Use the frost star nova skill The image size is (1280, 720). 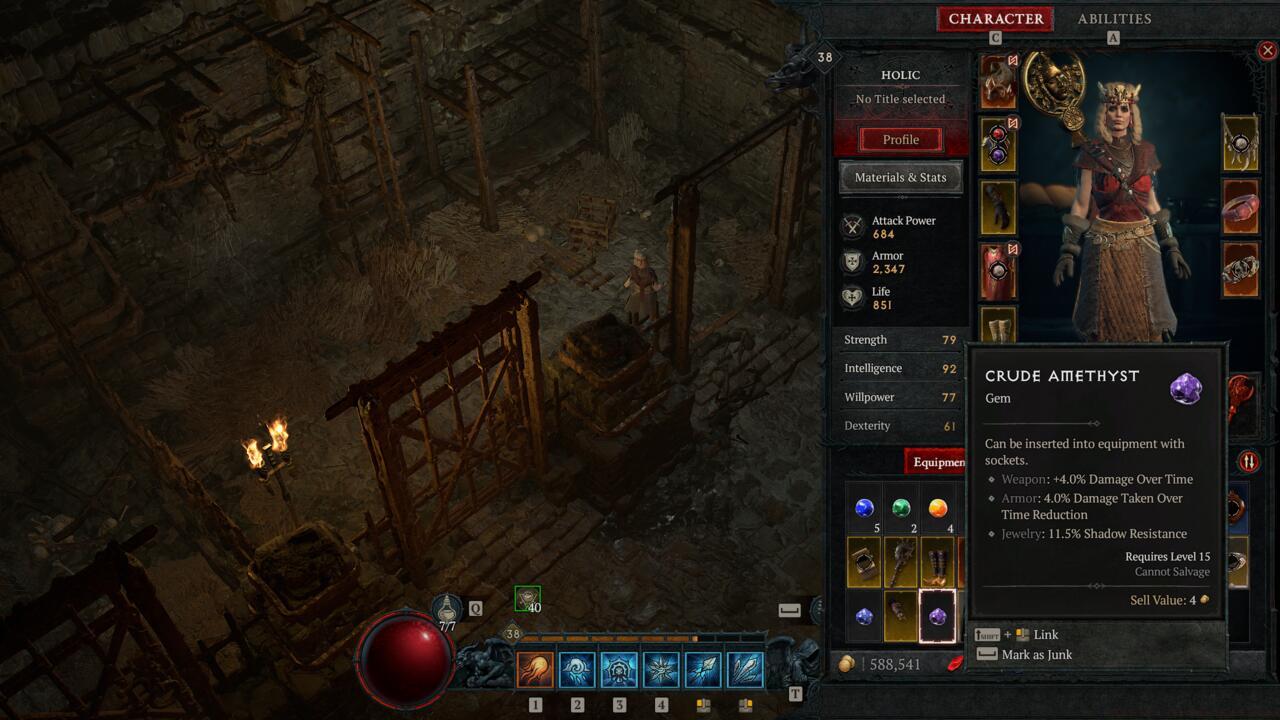pyautogui.click(x=661, y=669)
